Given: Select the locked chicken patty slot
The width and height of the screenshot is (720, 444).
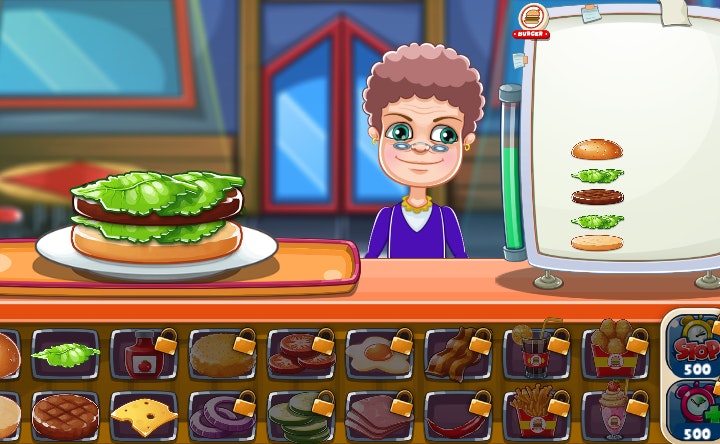Looking at the screenshot, I should tap(223, 354).
